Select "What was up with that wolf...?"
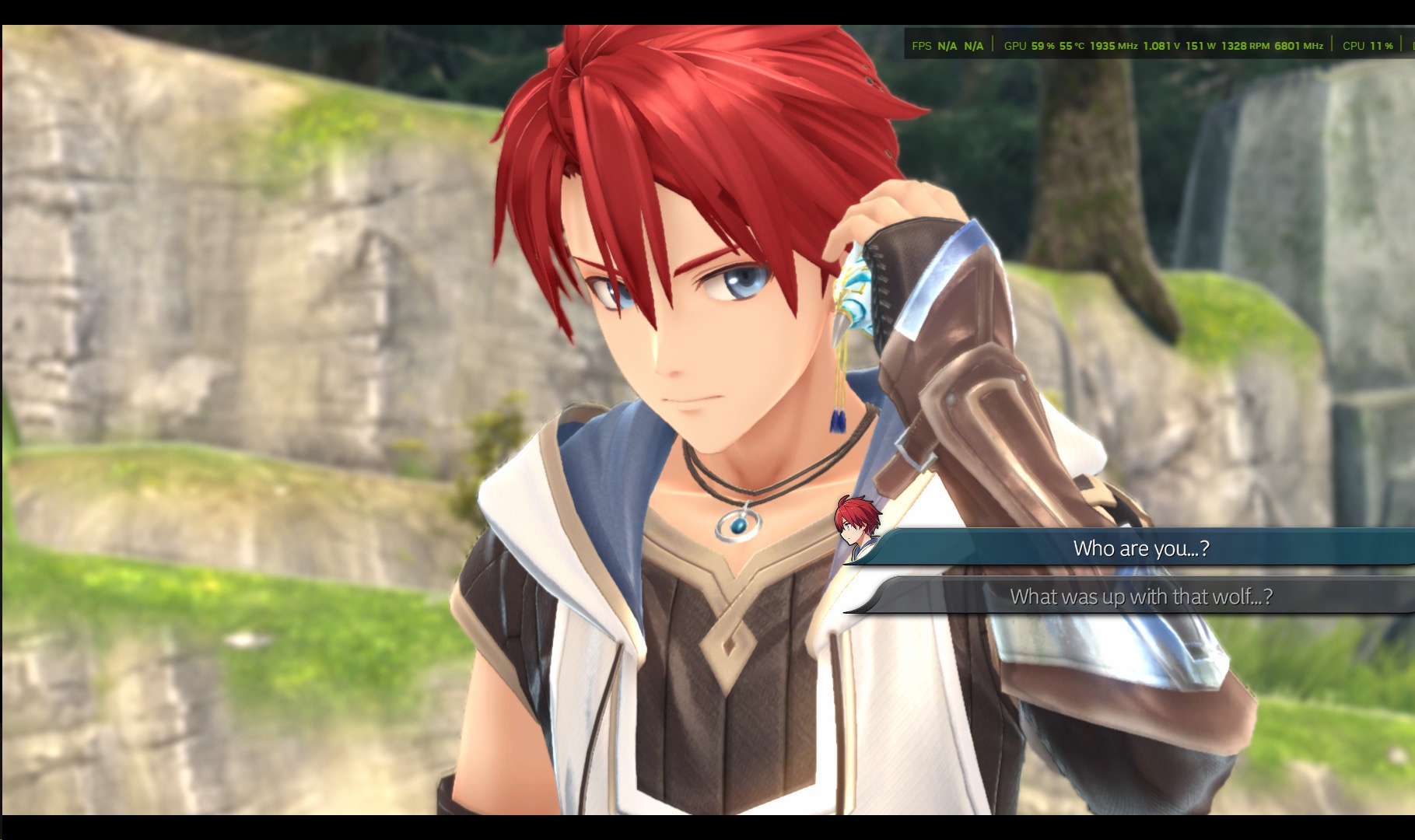Screen dimensions: 1415x840 point(1140,597)
